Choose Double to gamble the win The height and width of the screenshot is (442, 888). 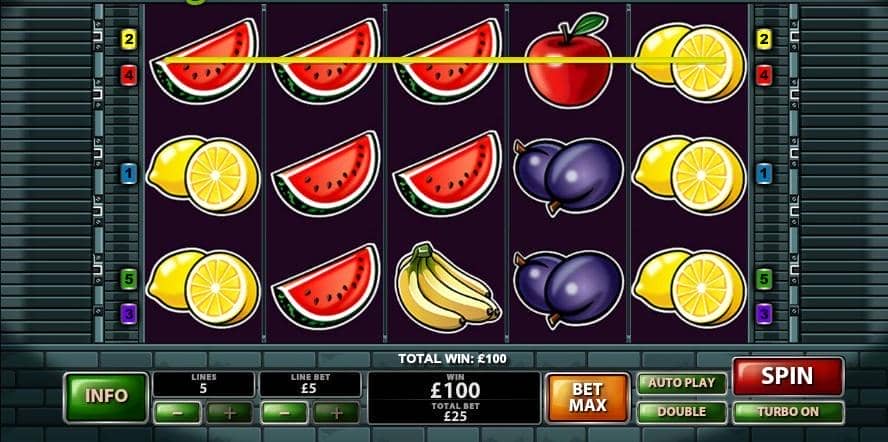click(x=682, y=411)
